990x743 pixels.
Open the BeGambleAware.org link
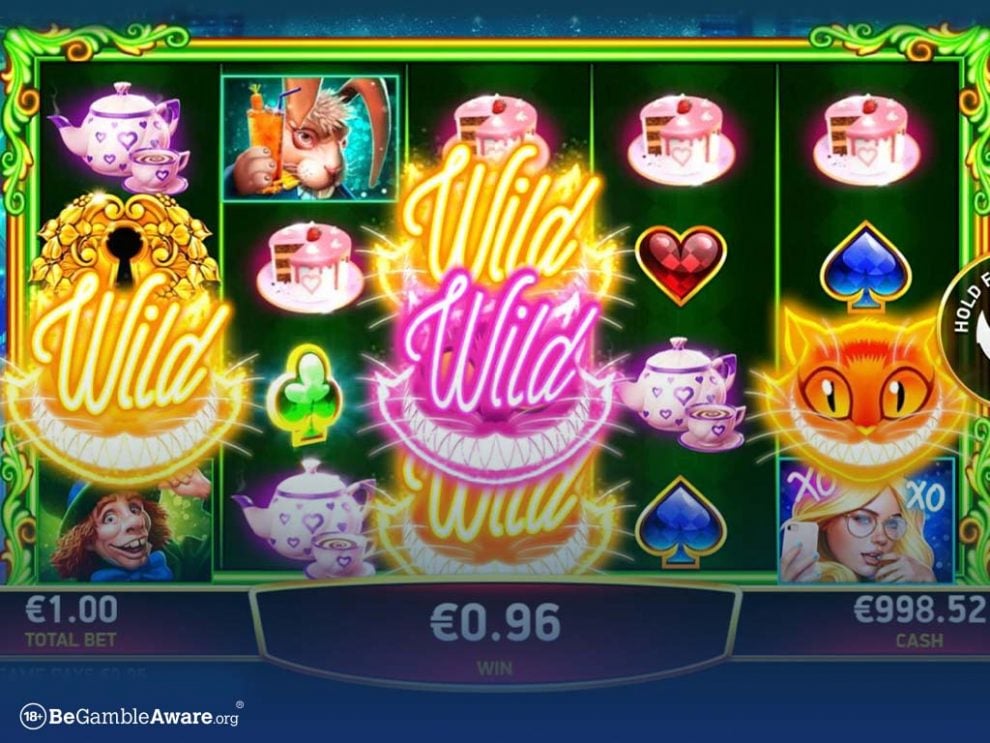130,715
